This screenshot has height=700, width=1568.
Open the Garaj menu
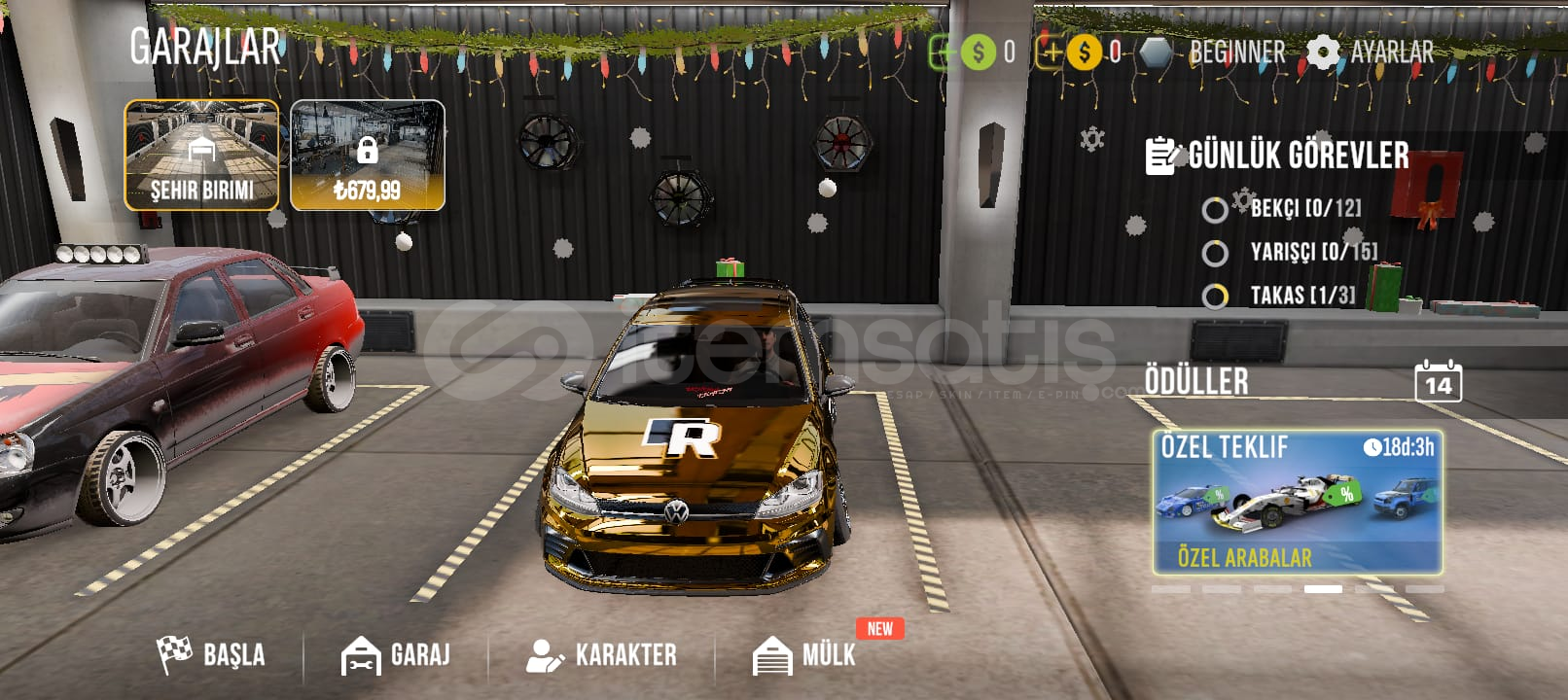[x=396, y=654]
